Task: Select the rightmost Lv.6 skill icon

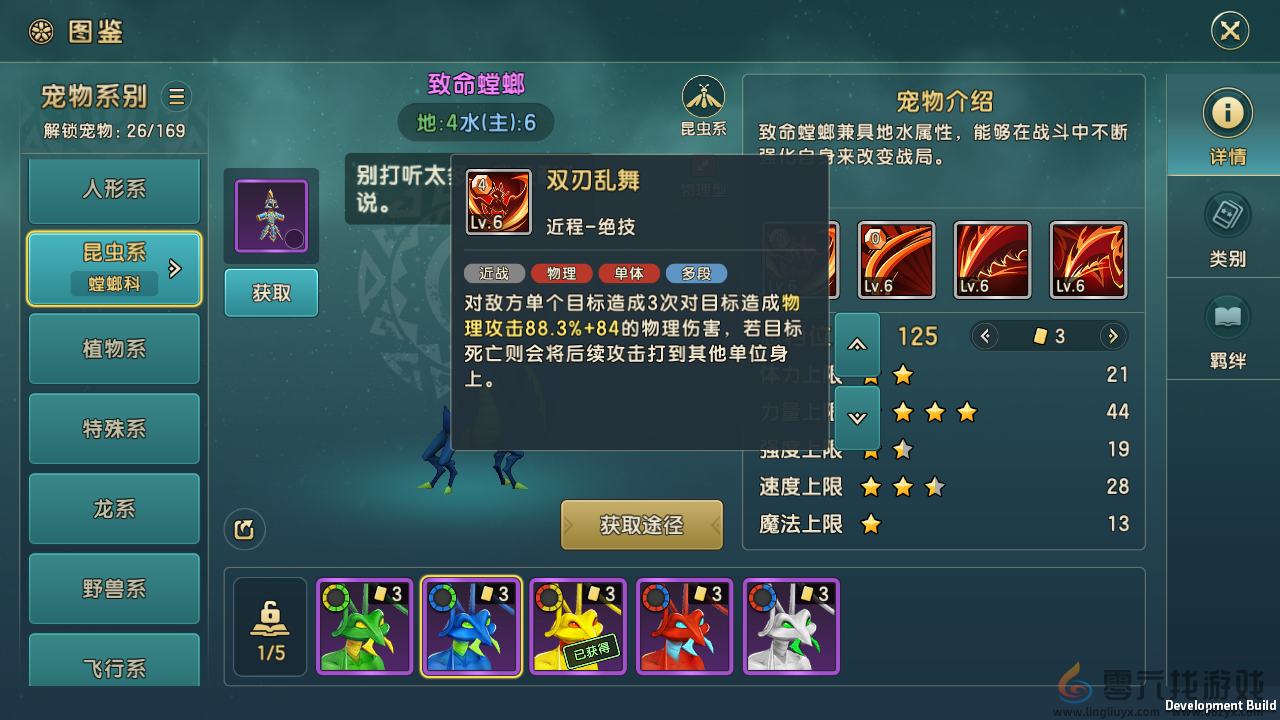Action: click(x=1087, y=259)
